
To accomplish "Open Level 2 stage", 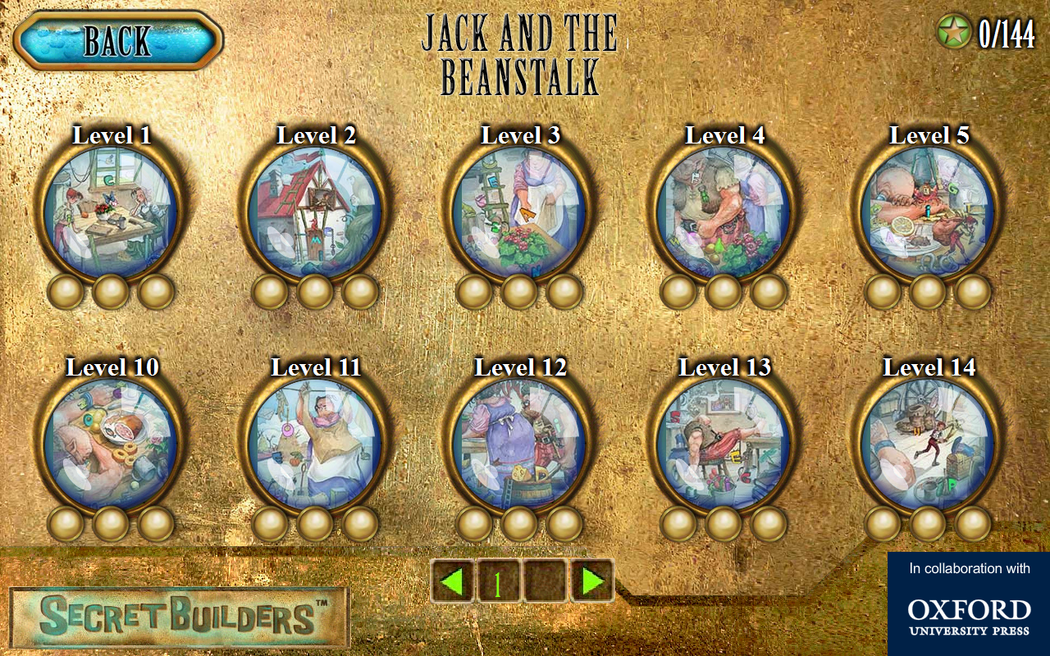I will [x=316, y=211].
